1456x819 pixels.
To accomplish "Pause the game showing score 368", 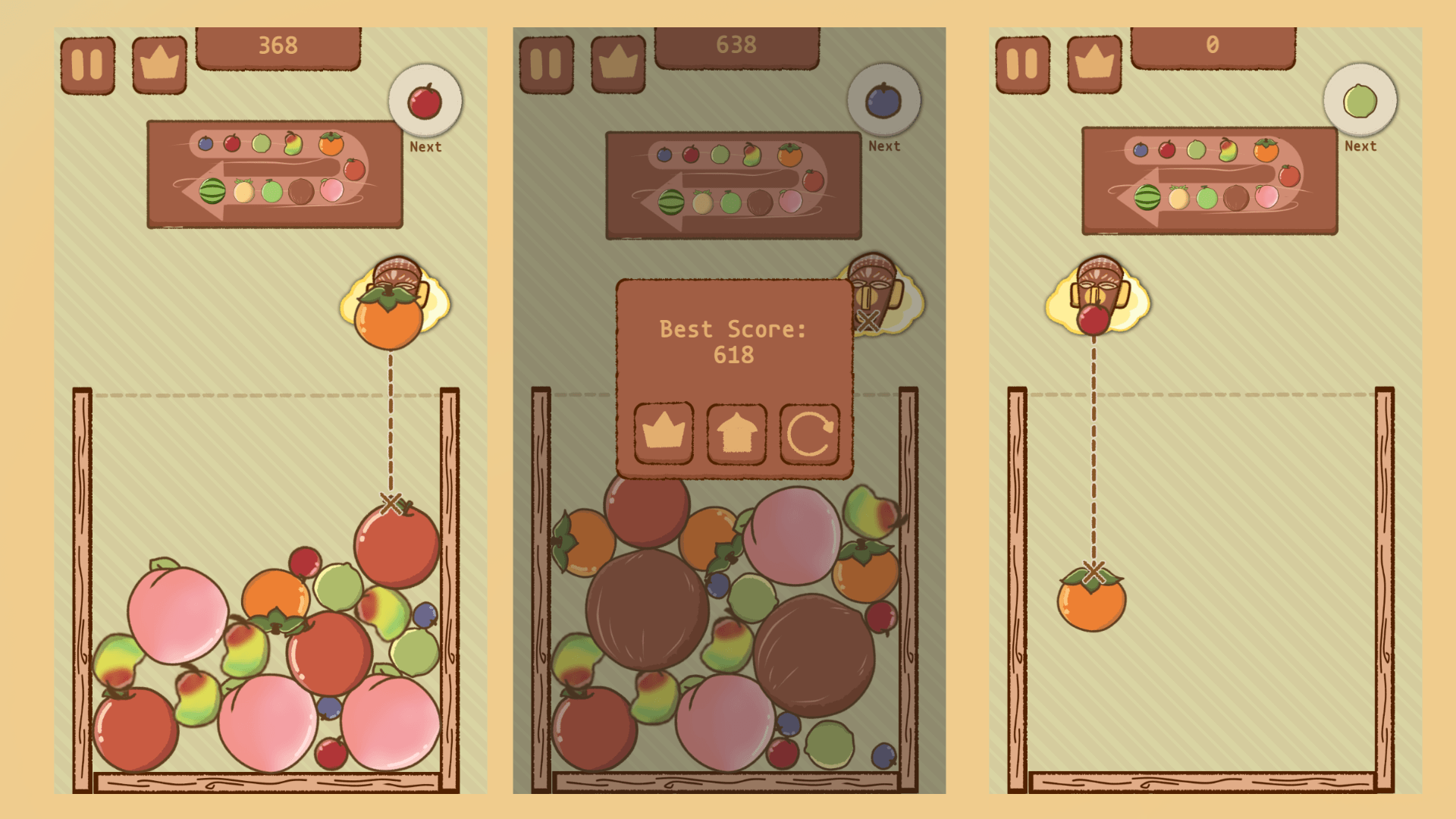I will (x=87, y=61).
